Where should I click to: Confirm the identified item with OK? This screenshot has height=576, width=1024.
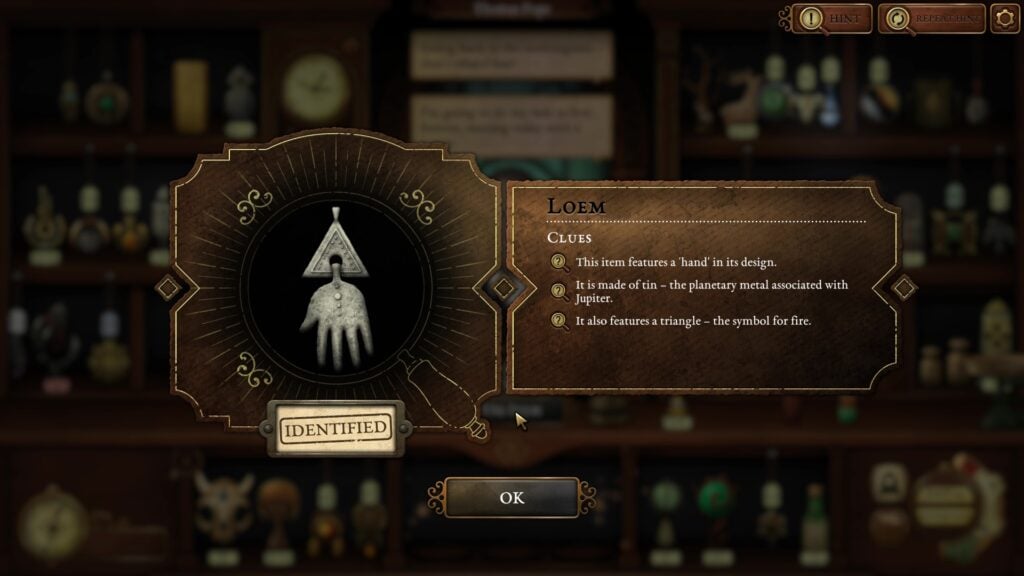tap(511, 497)
